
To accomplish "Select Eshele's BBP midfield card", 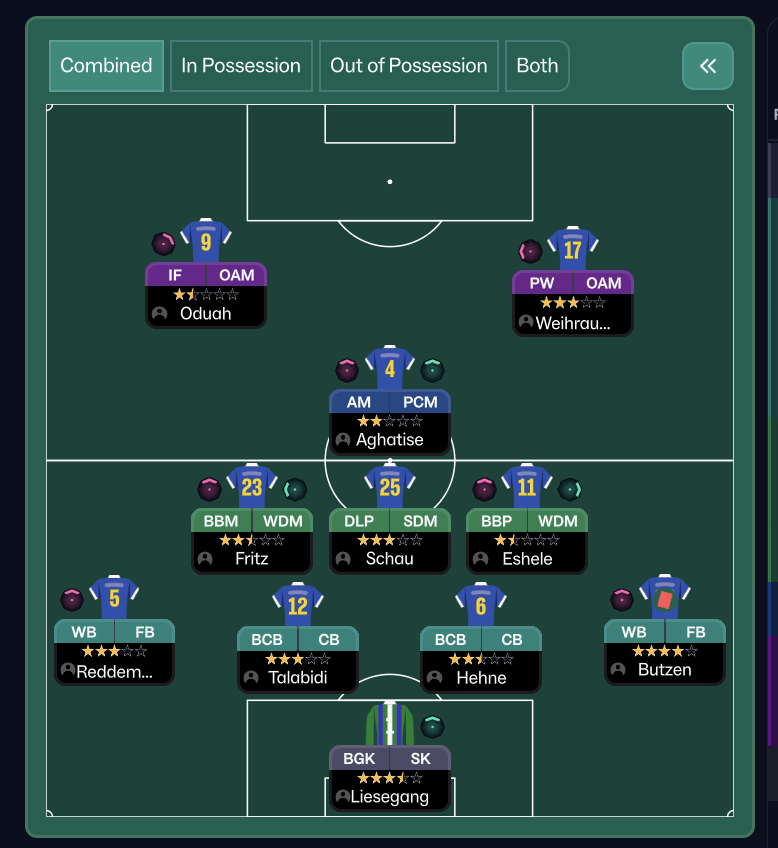I will point(527,540).
